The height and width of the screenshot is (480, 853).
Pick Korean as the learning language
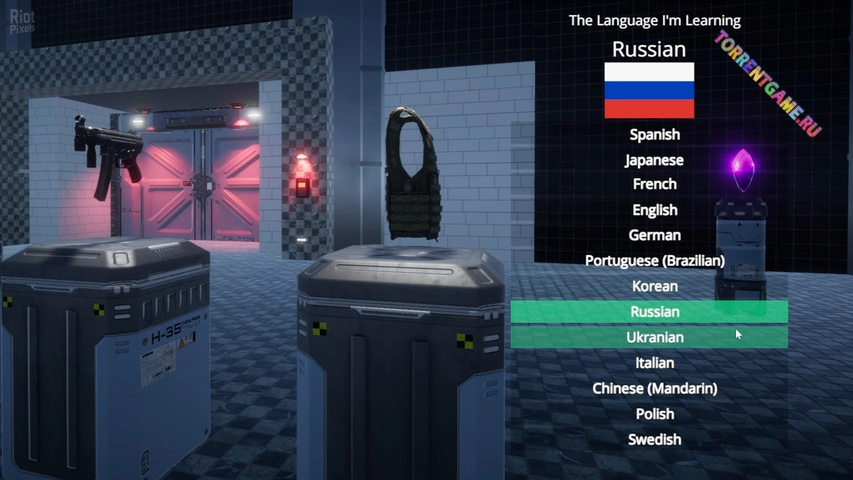(x=654, y=286)
